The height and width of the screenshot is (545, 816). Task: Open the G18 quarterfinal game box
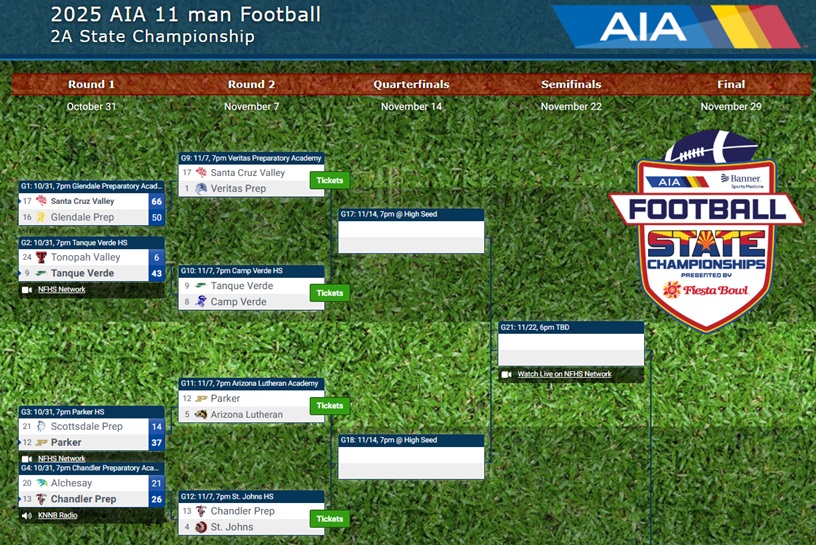pyautogui.click(x=411, y=461)
